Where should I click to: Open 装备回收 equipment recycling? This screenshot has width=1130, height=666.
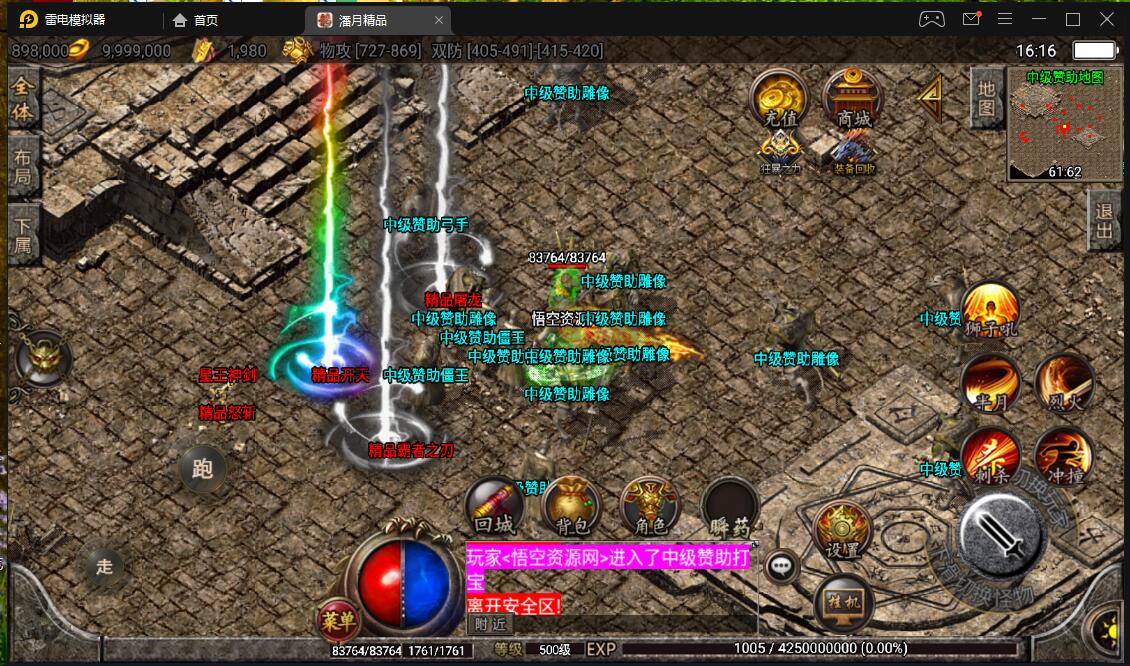coord(853,153)
